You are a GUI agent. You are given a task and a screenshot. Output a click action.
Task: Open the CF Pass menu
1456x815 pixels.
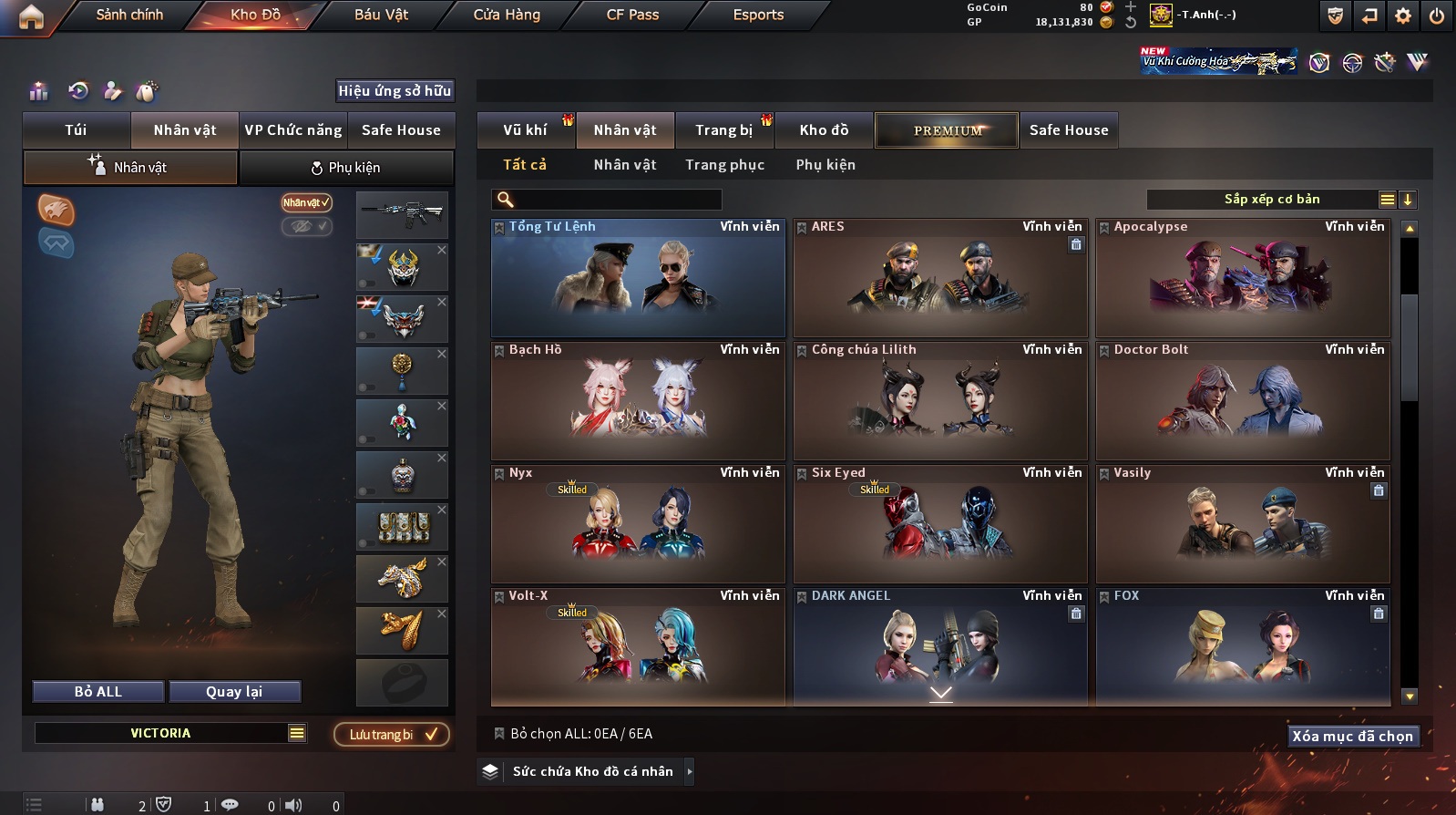point(632,15)
